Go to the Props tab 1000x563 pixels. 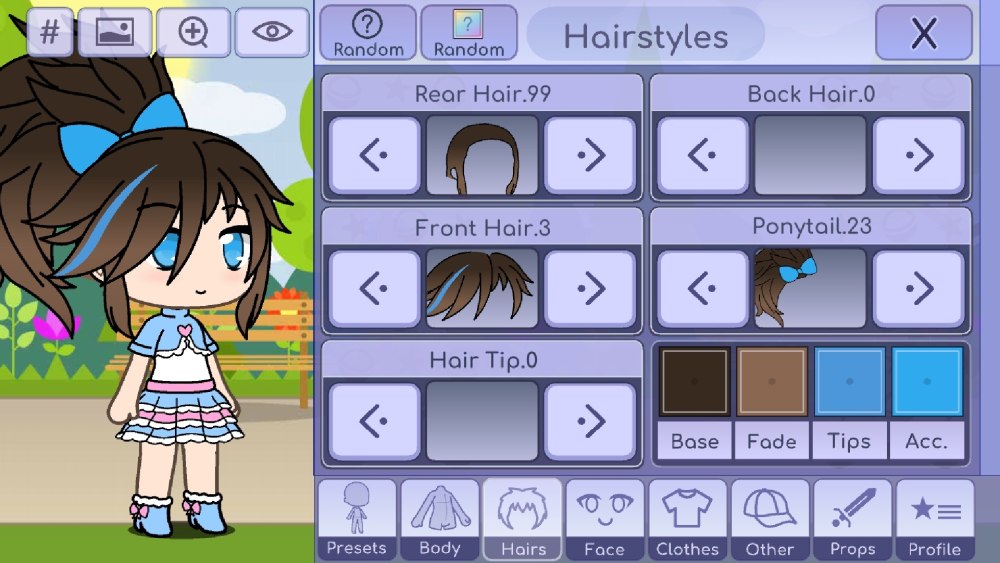[852, 518]
